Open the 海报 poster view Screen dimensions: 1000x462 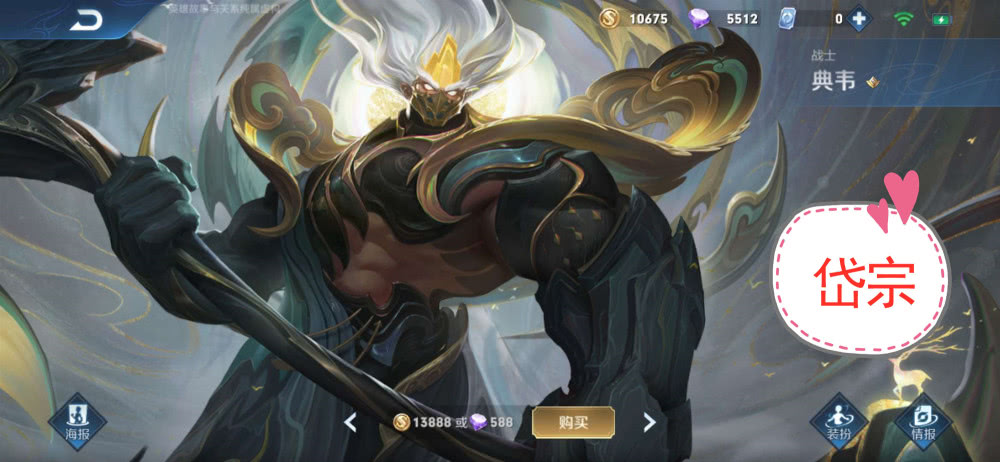[79, 419]
